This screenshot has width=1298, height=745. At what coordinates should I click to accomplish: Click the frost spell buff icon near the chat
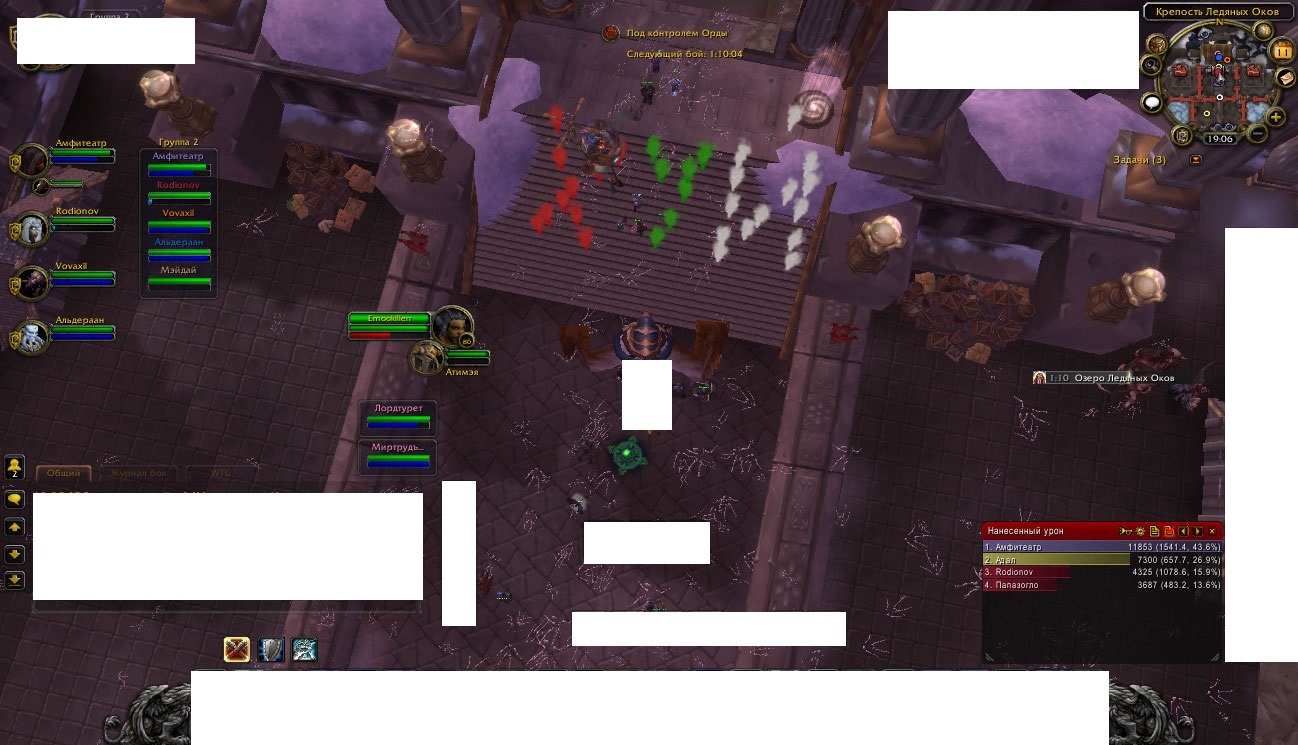pyautogui.click(x=303, y=651)
